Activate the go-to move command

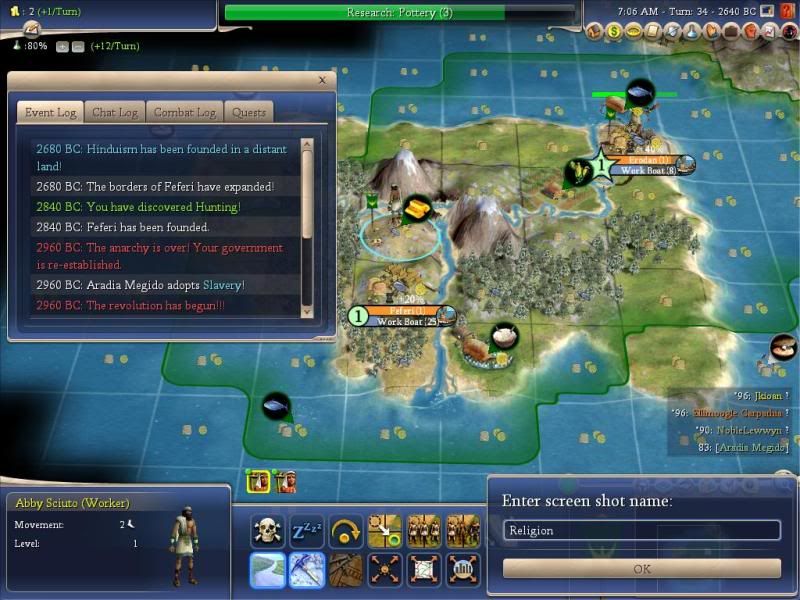[x=384, y=531]
